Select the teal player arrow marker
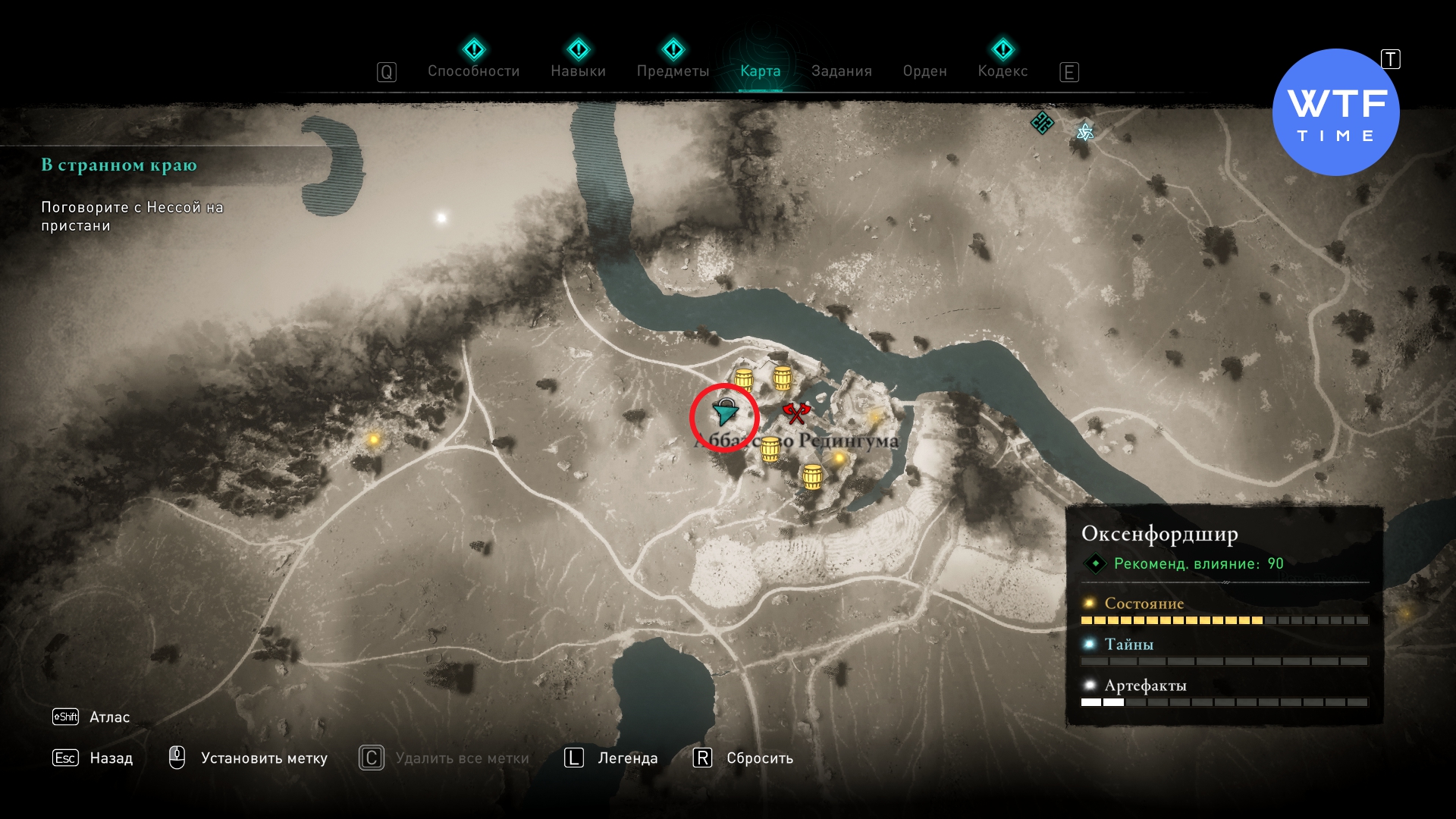Image resolution: width=1456 pixels, height=819 pixels. pos(726,413)
